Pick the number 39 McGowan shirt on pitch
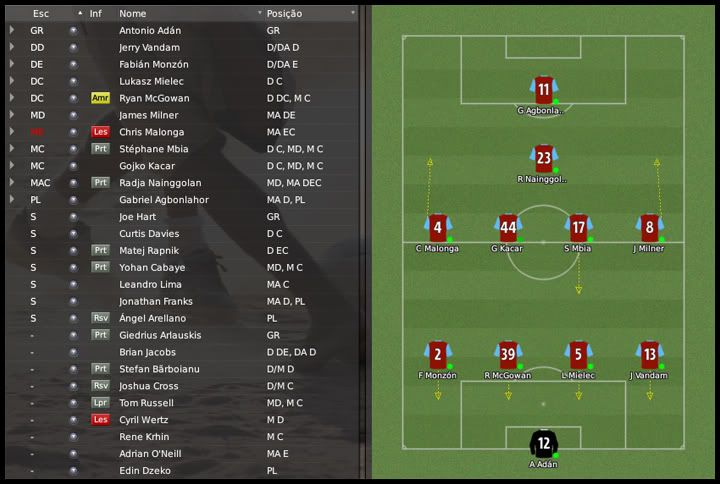 tap(508, 354)
